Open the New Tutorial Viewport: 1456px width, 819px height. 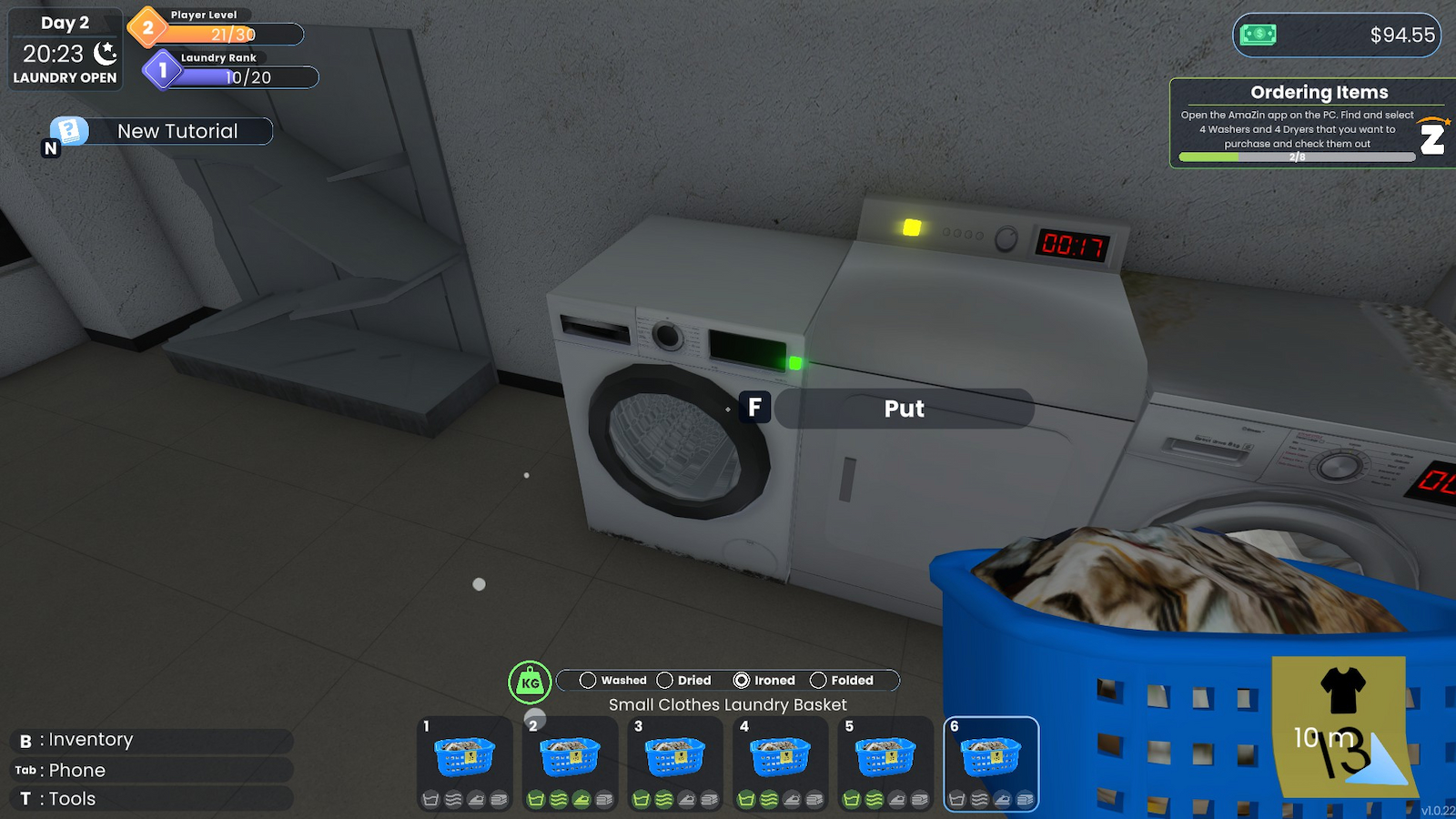tap(176, 131)
